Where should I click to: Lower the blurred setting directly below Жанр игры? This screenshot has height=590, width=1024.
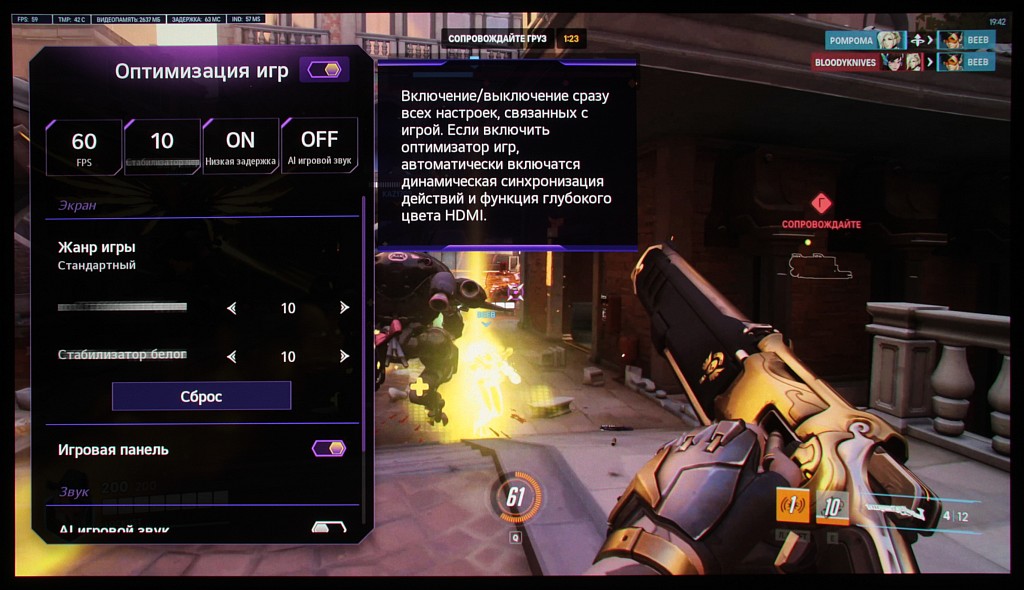232,308
